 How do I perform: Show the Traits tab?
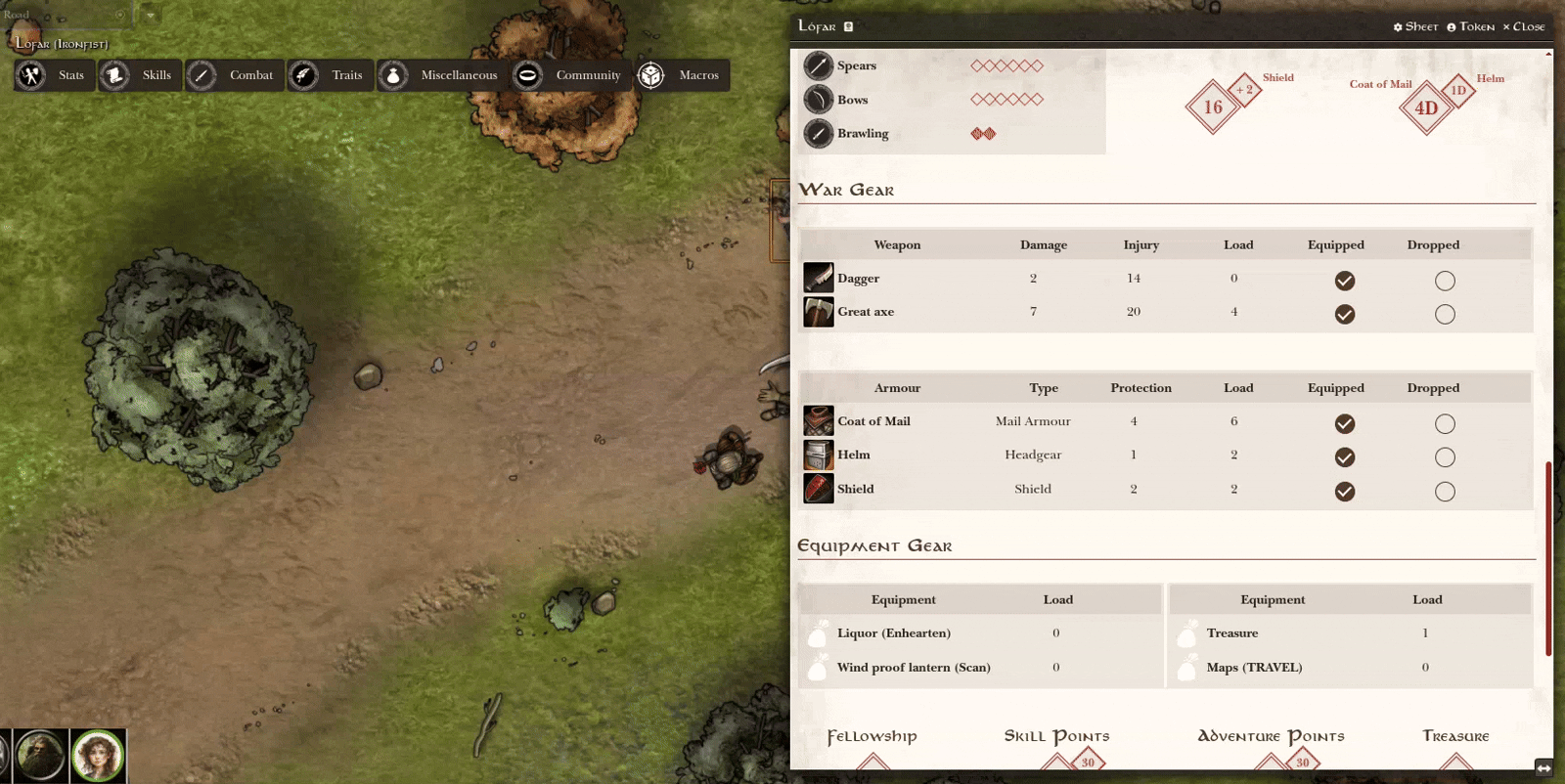point(331,75)
